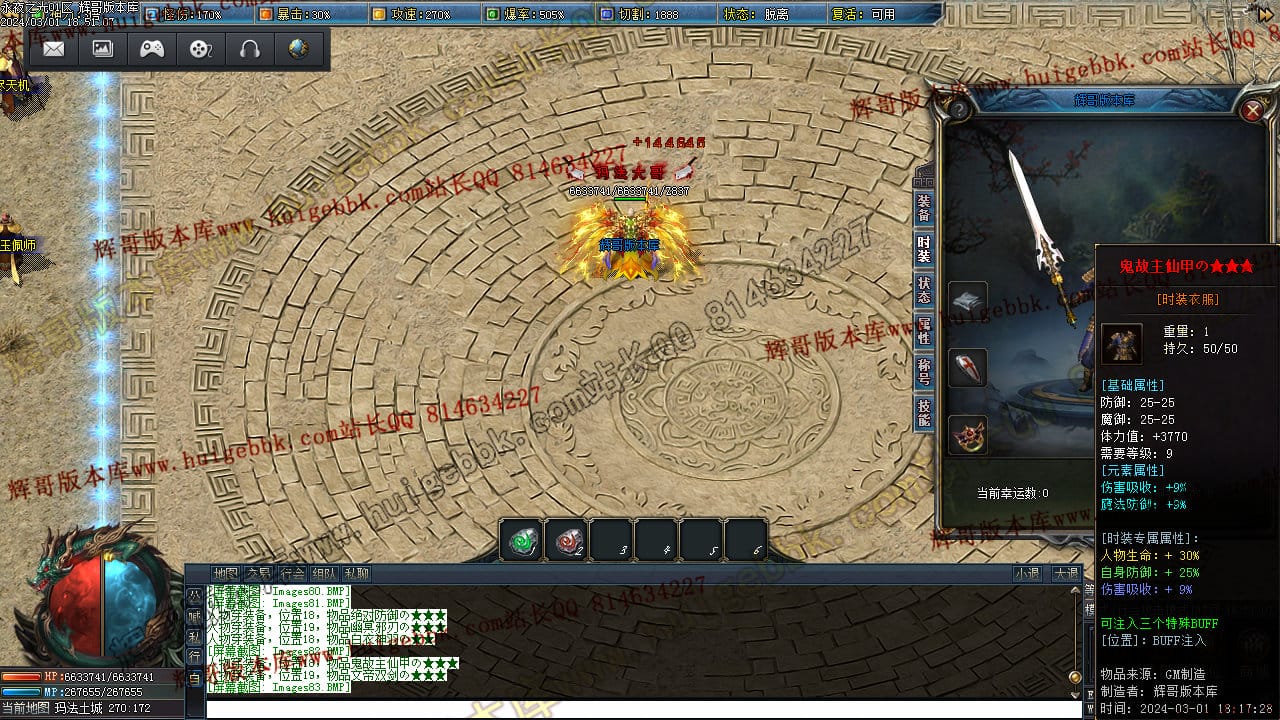Open the globe browser icon
This screenshot has width=1280, height=720.
(x=298, y=49)
